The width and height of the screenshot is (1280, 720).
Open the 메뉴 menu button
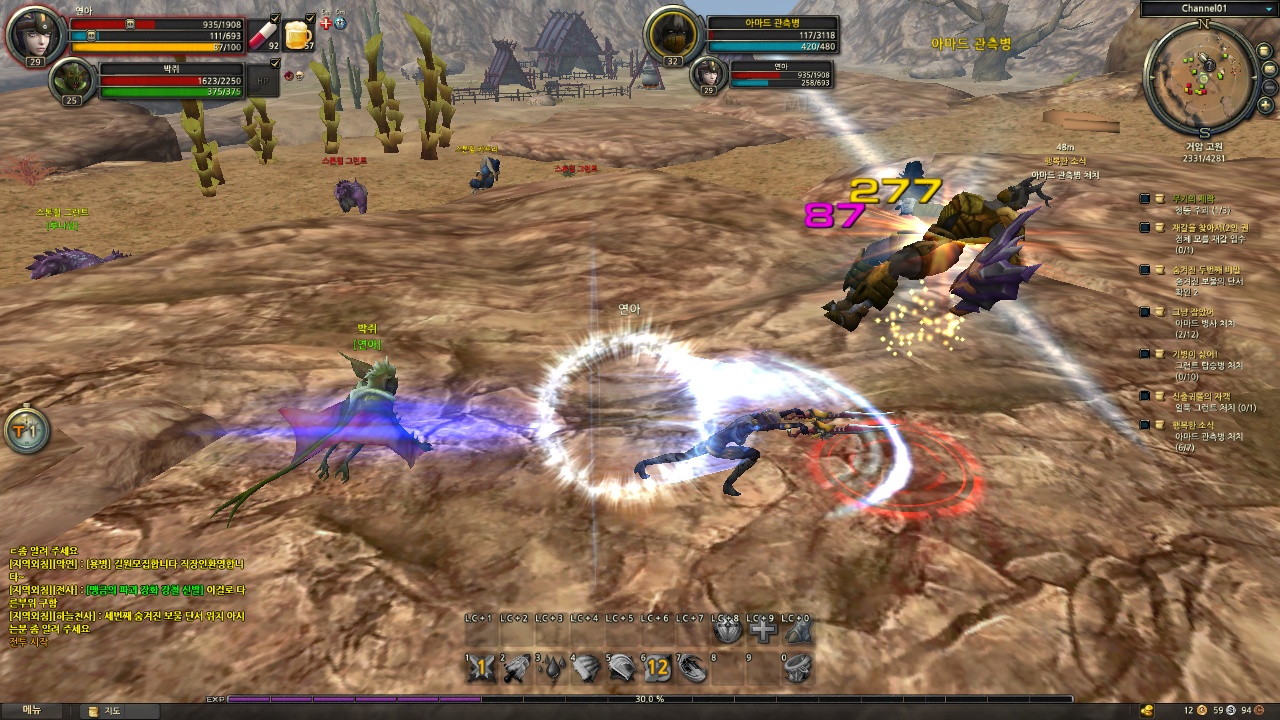(x=32, y=710)
